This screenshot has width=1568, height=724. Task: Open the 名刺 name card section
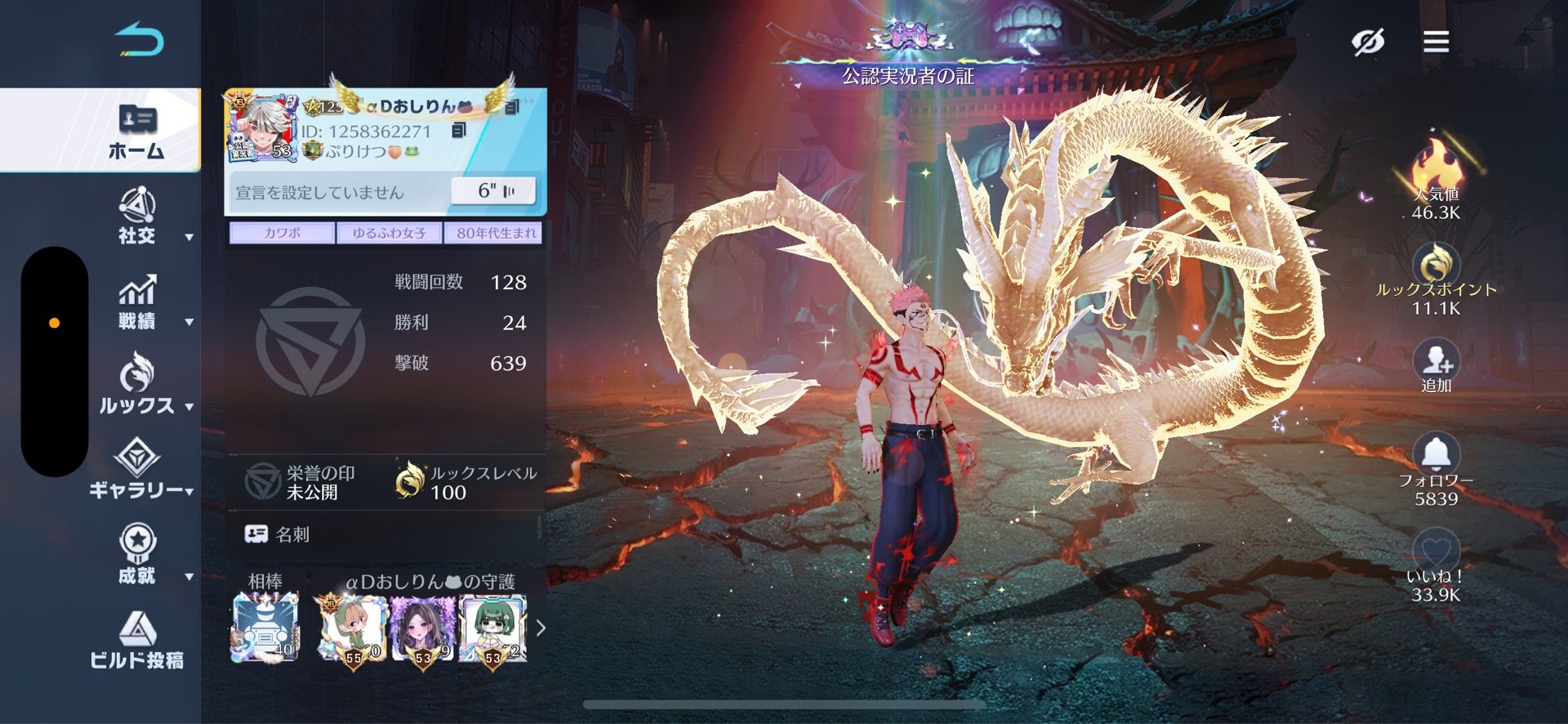point(278,534)
